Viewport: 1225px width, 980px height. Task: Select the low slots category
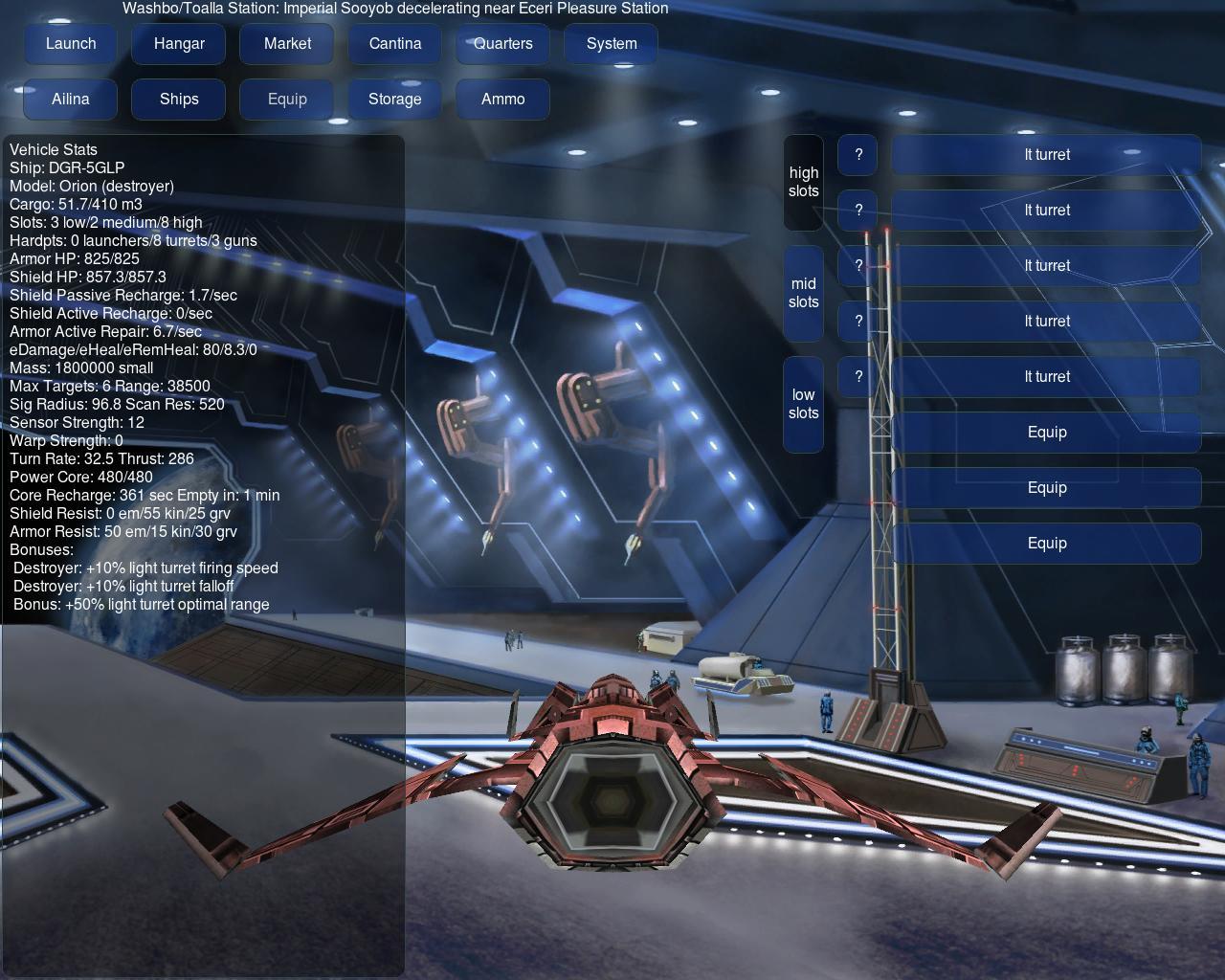[804, 404]
